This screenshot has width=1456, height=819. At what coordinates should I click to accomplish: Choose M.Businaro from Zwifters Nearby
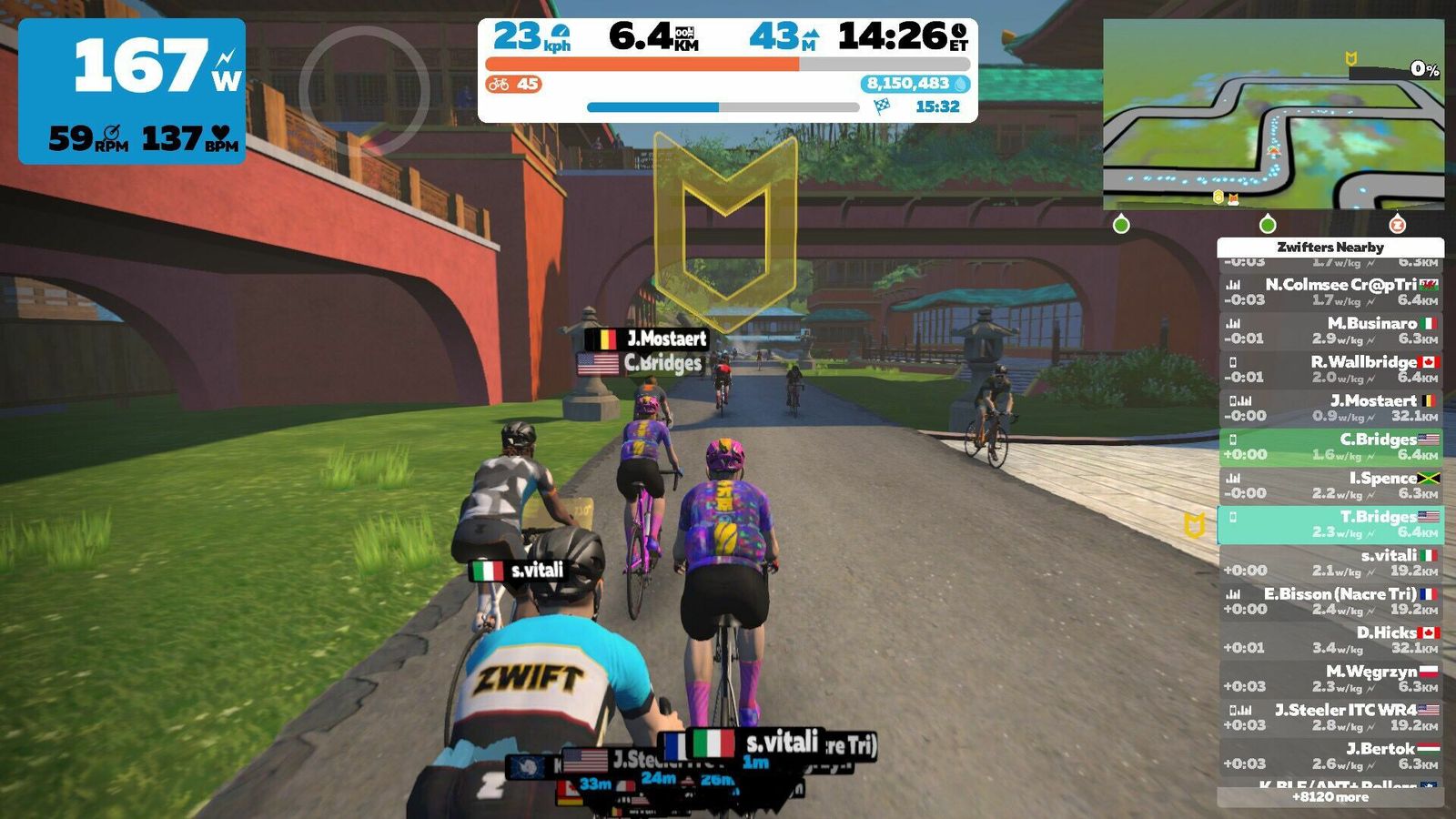(1330, 330)
